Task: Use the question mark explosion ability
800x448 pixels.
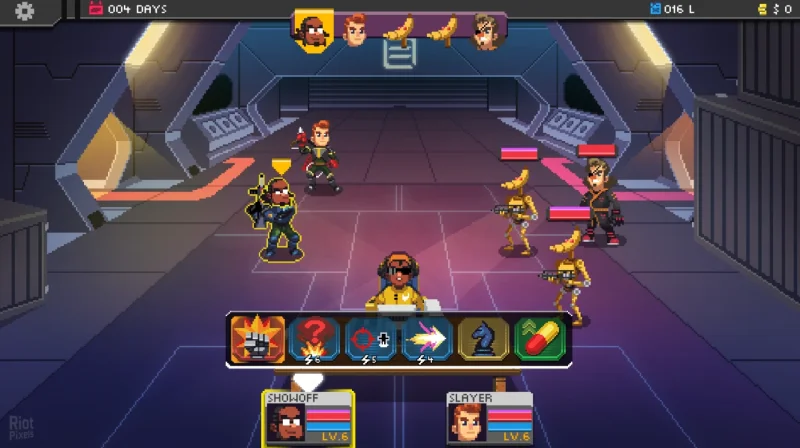Action: coord(314,339)
